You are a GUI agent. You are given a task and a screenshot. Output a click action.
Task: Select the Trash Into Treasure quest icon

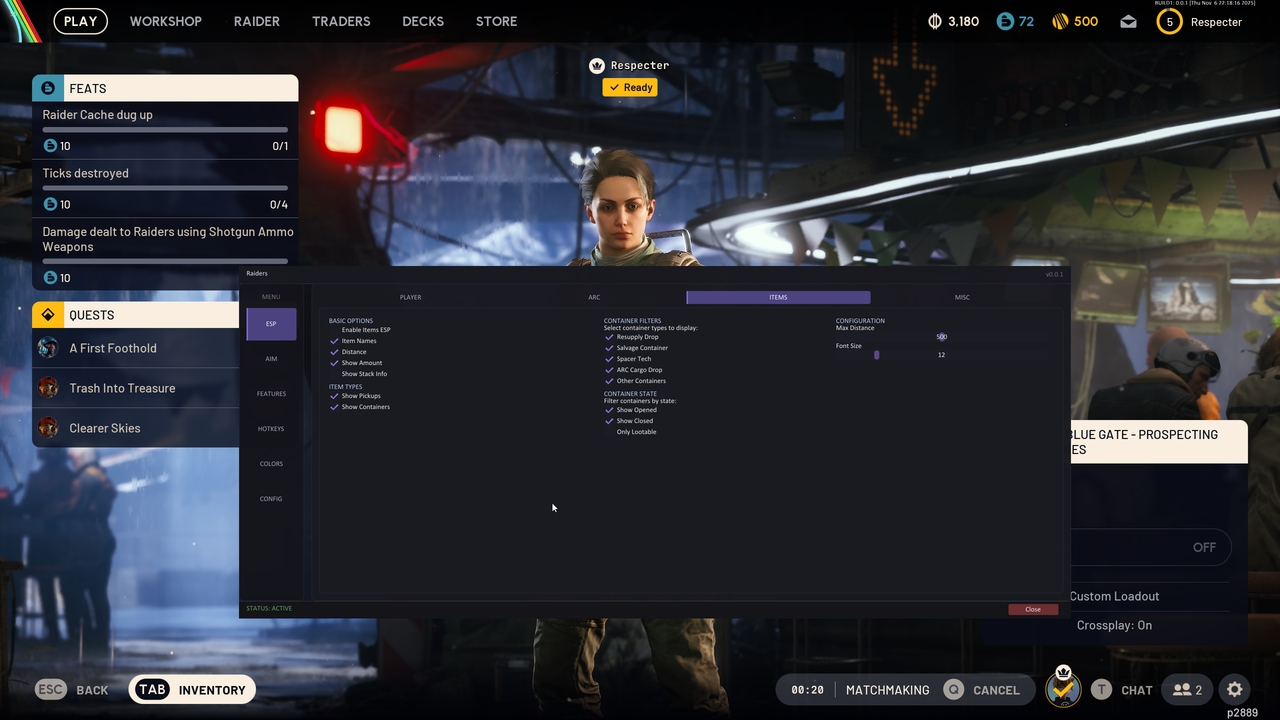48,388
